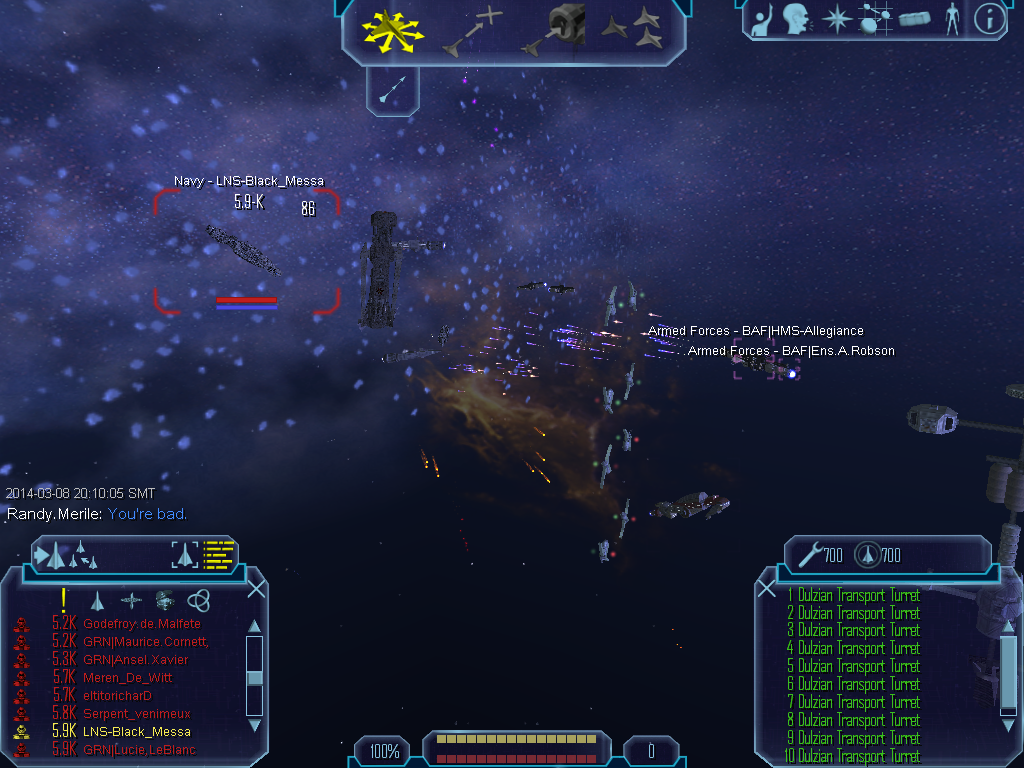The image size is (1024, 768).
Task: Close the contact list panel
Action: tap(256, 589)
